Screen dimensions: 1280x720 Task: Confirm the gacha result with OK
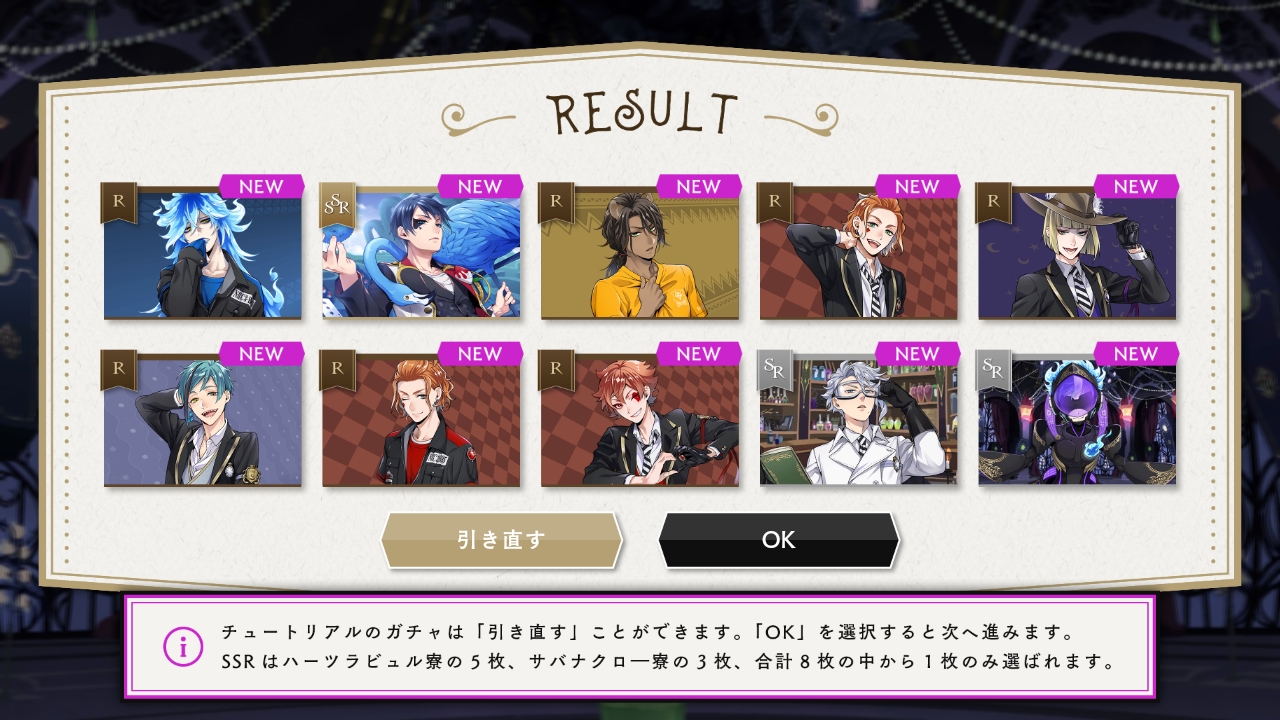tap(778, 540)
